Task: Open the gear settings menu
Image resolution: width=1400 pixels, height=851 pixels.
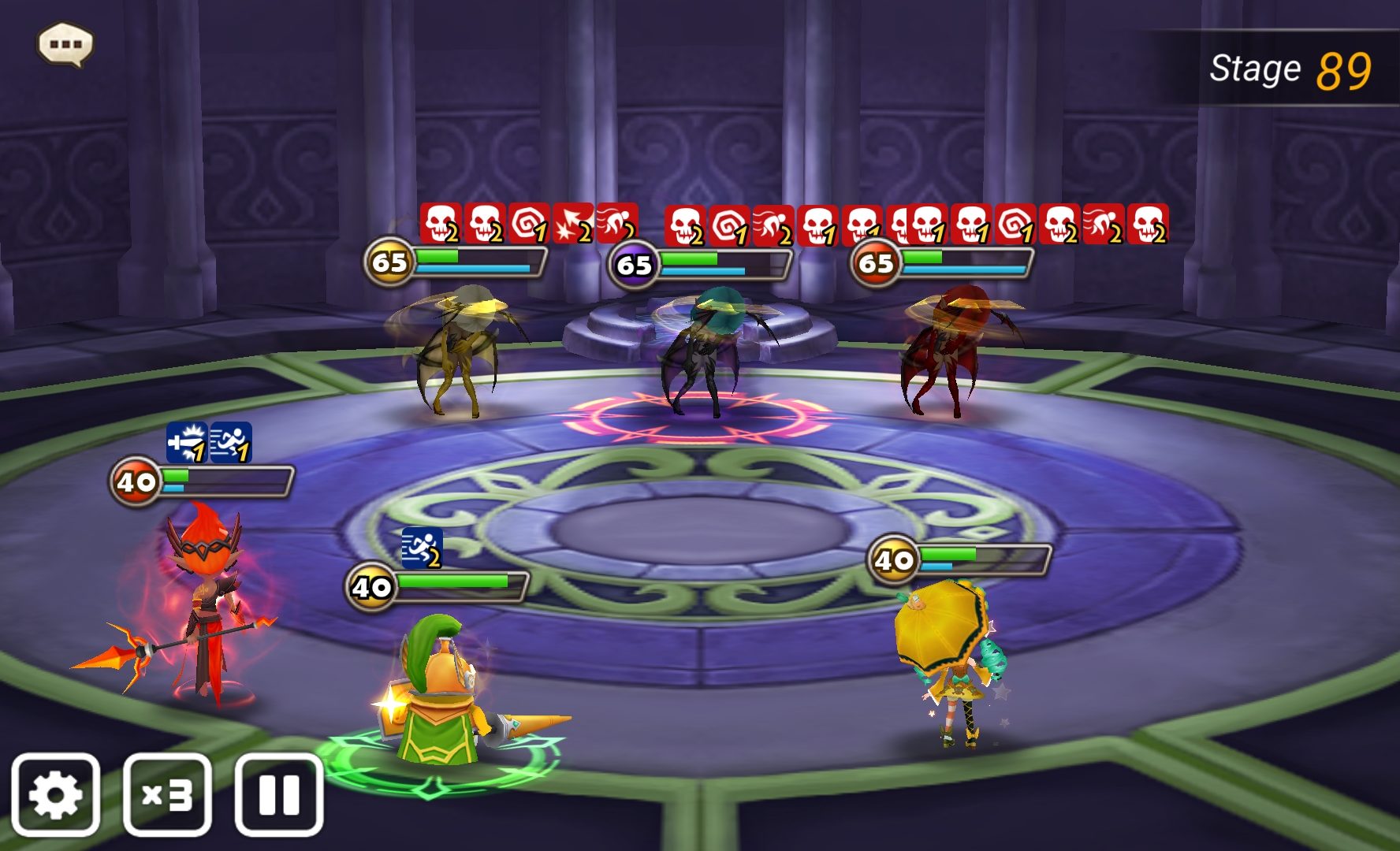Action: (55, 794)
